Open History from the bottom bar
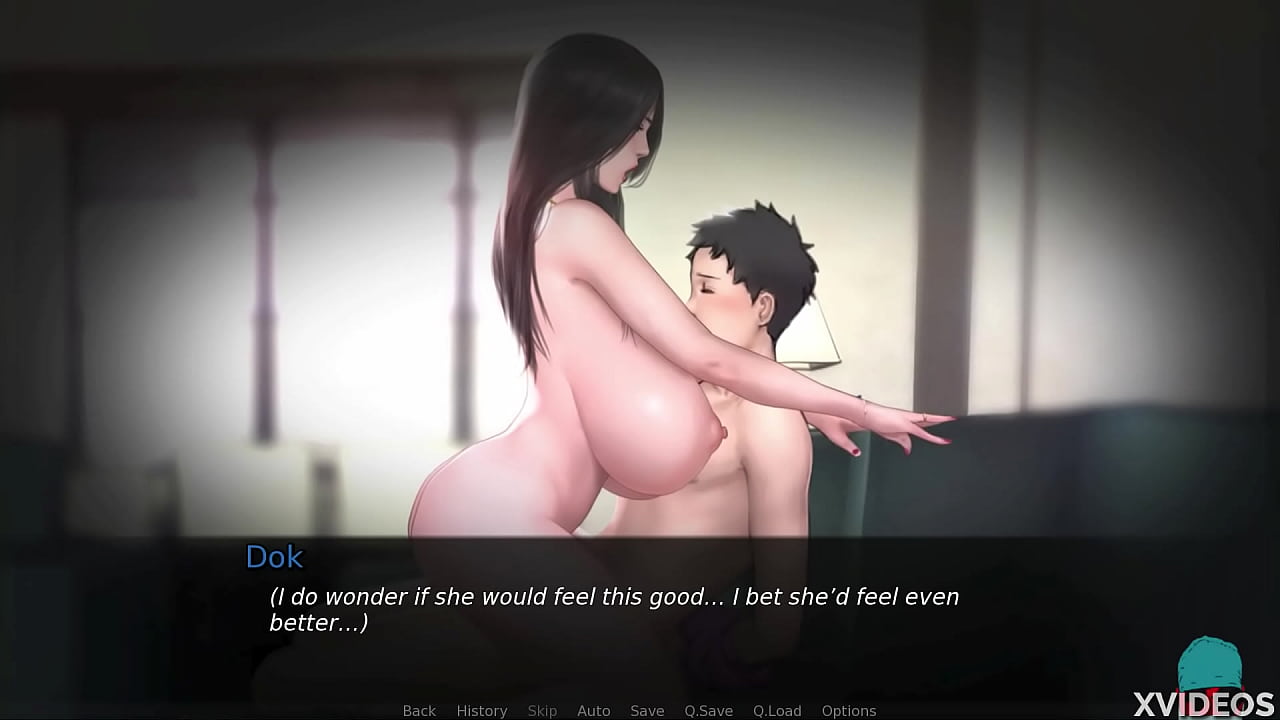Viewport: 1280px width, 720px height. (481, 710)
